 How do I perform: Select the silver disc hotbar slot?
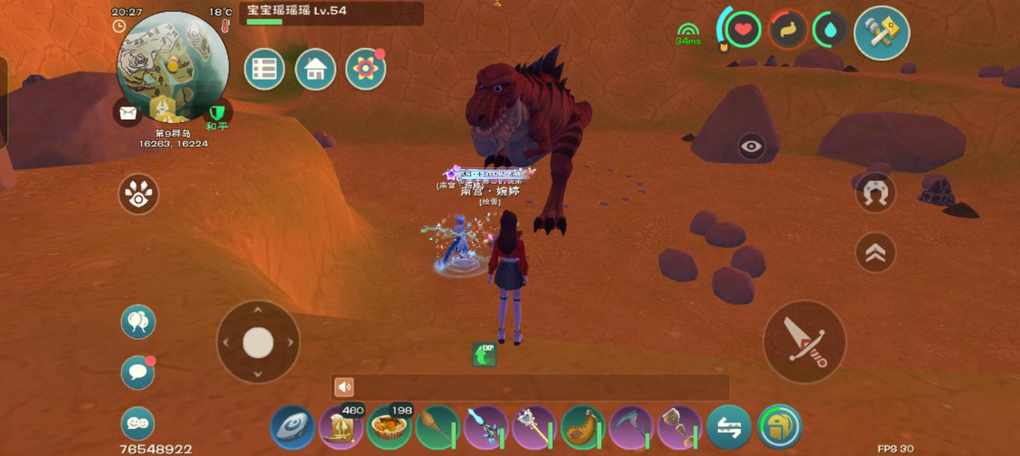[292, 427]
